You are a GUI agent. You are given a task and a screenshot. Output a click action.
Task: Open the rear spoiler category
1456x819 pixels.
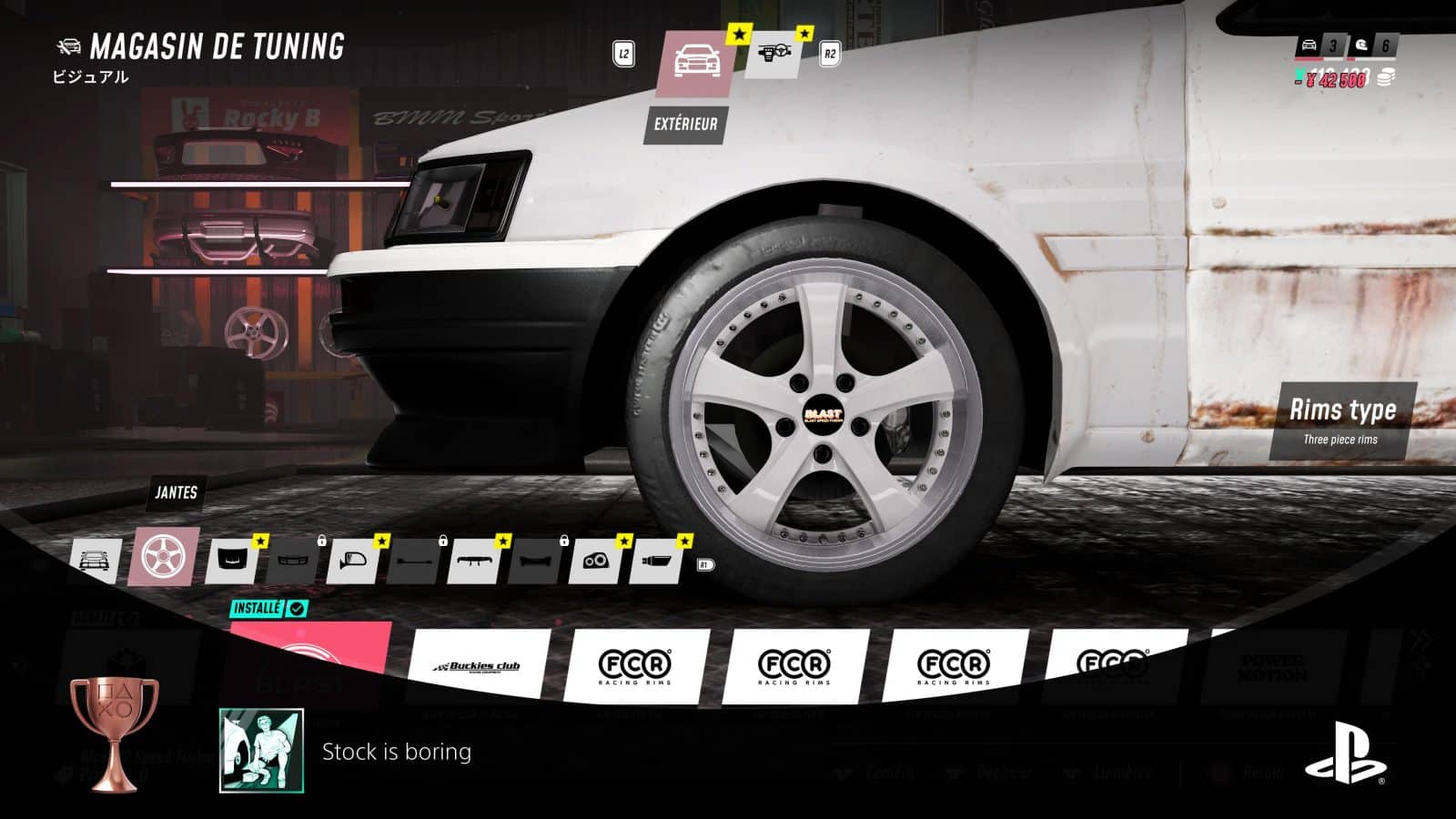[473, 561]
